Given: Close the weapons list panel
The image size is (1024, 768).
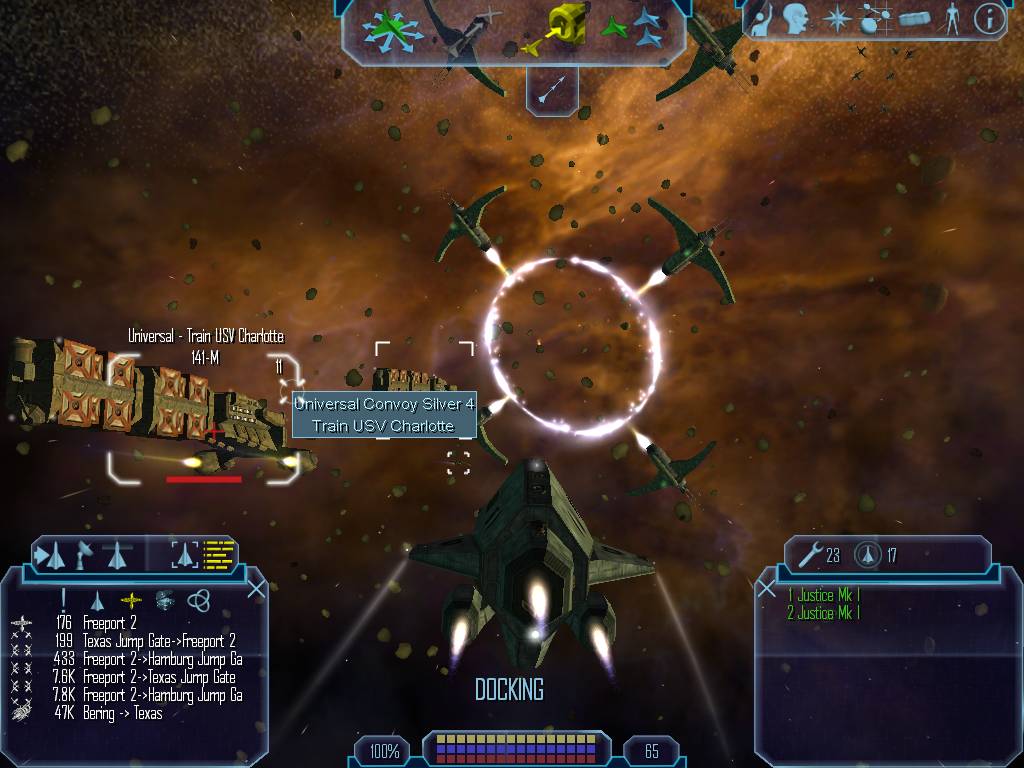Looking at the screenshot, I should (x=767, y=589).
